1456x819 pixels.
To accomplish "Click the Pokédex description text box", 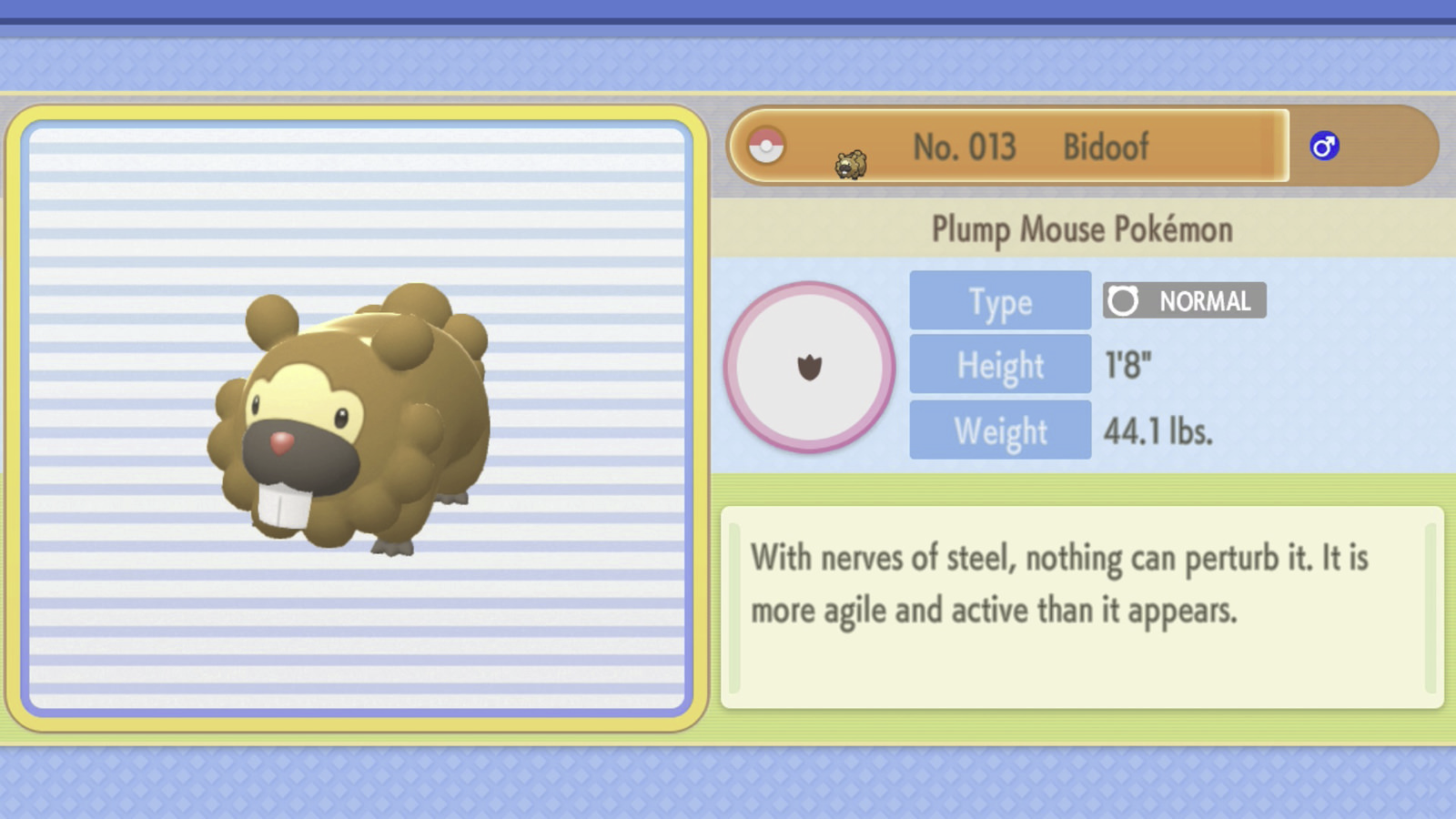I will [1081, 607].
